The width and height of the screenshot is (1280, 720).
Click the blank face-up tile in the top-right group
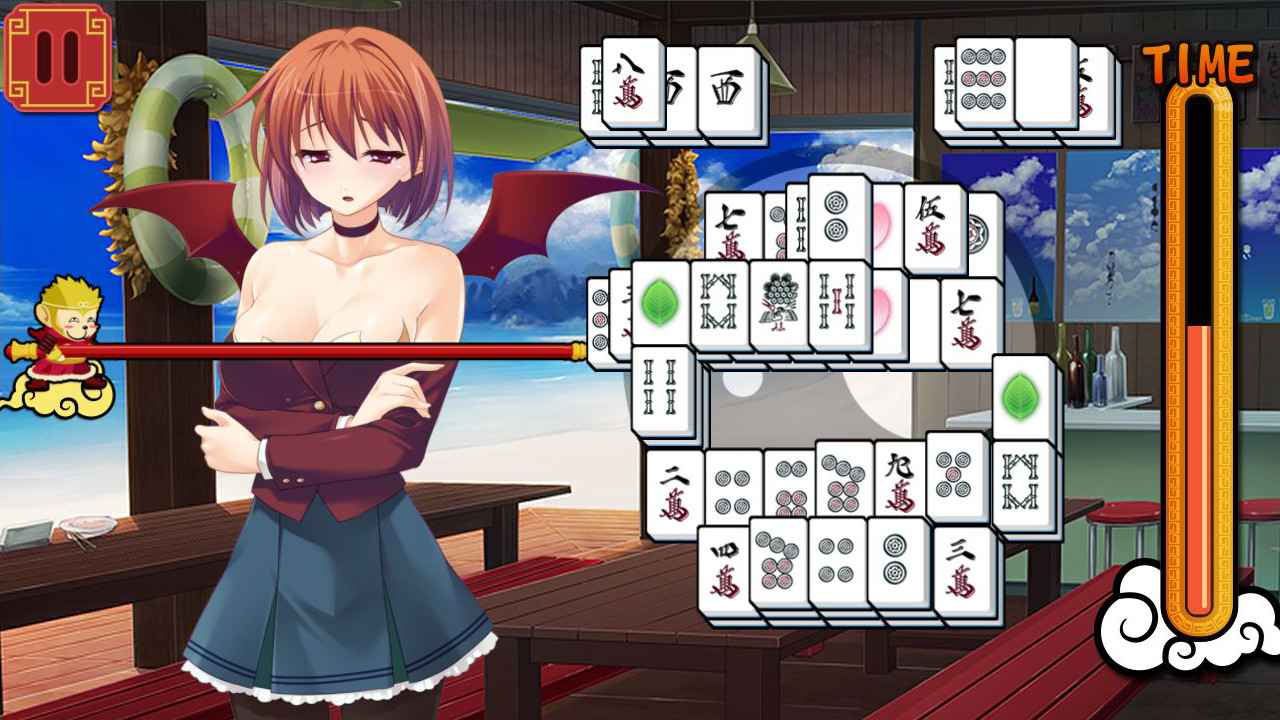[1046, 80]
